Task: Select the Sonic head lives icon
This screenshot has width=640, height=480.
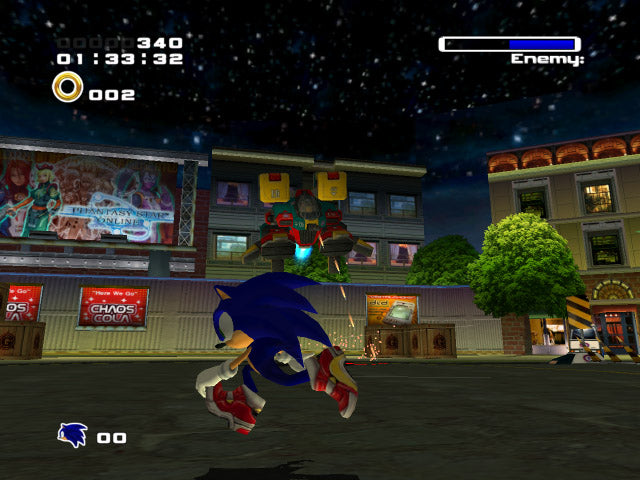Action: 72,435
